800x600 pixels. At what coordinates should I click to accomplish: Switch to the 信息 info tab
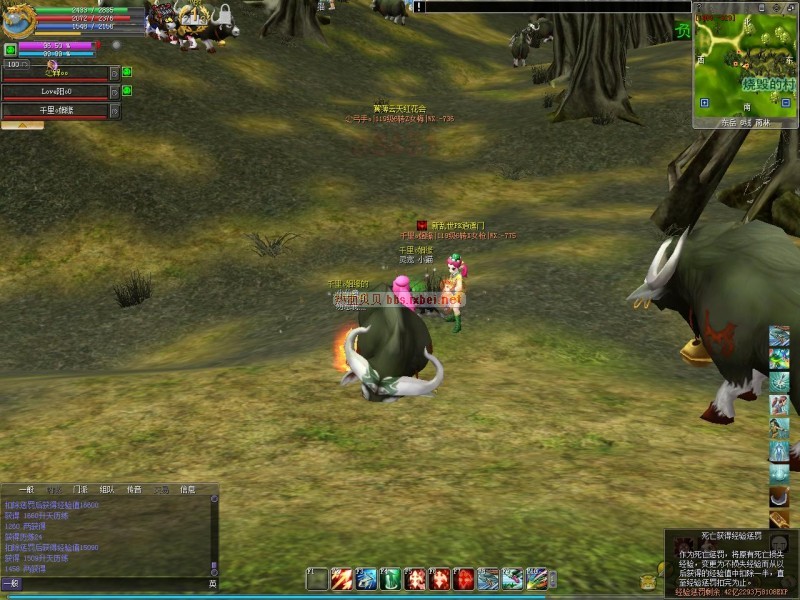(x=187, y=490)
